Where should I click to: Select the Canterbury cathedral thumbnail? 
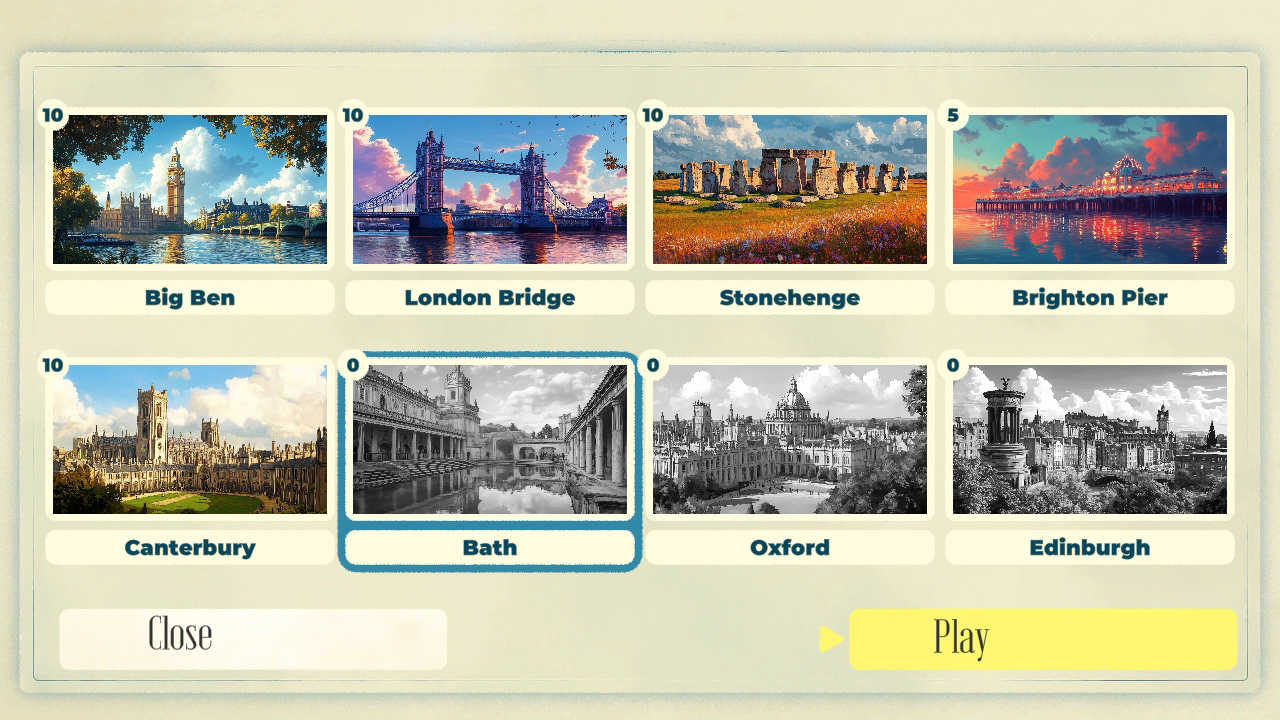tap(190, 440)
